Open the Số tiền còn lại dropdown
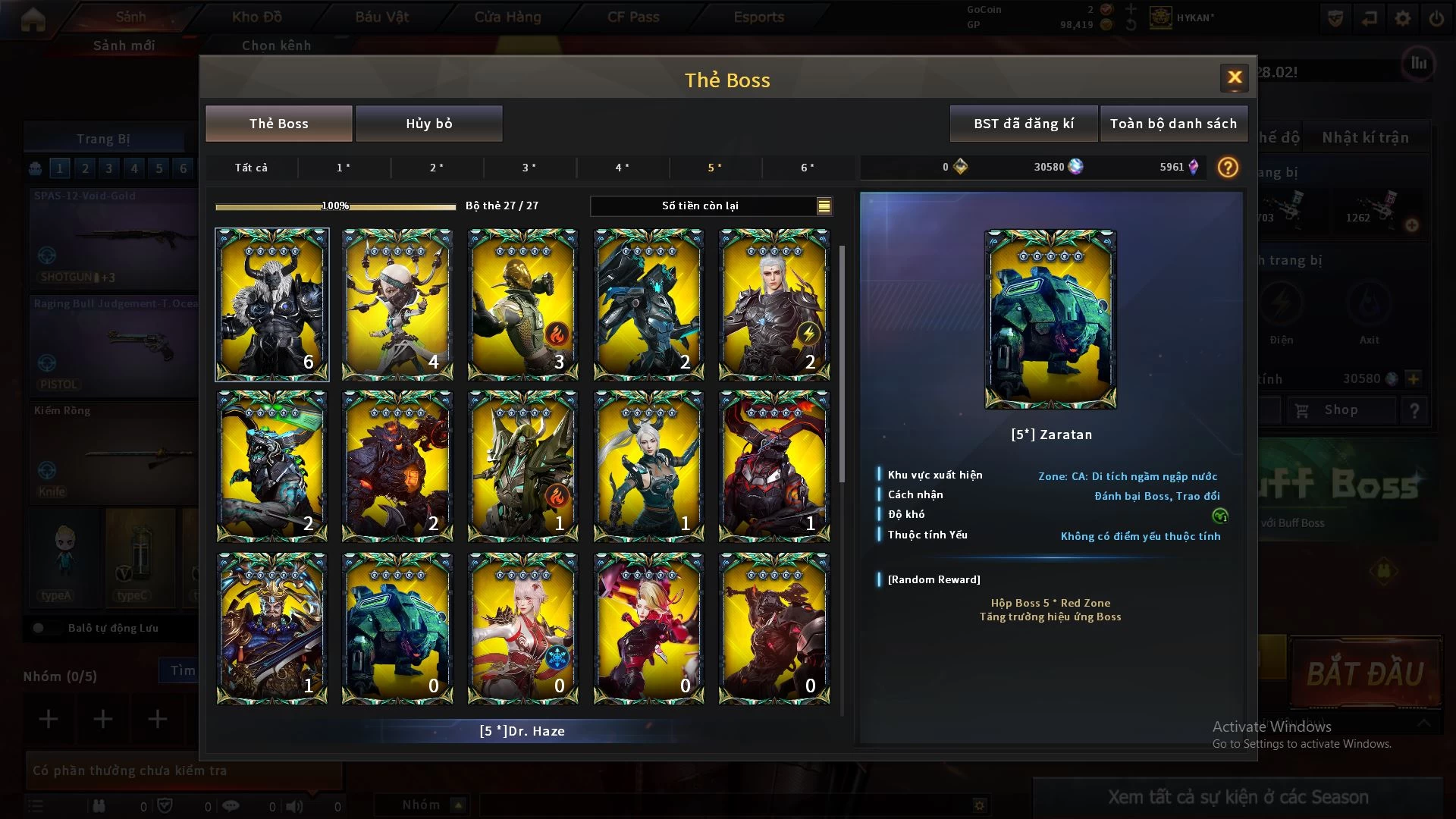This screenshot has width=1456, height=819. click(824, 206)
